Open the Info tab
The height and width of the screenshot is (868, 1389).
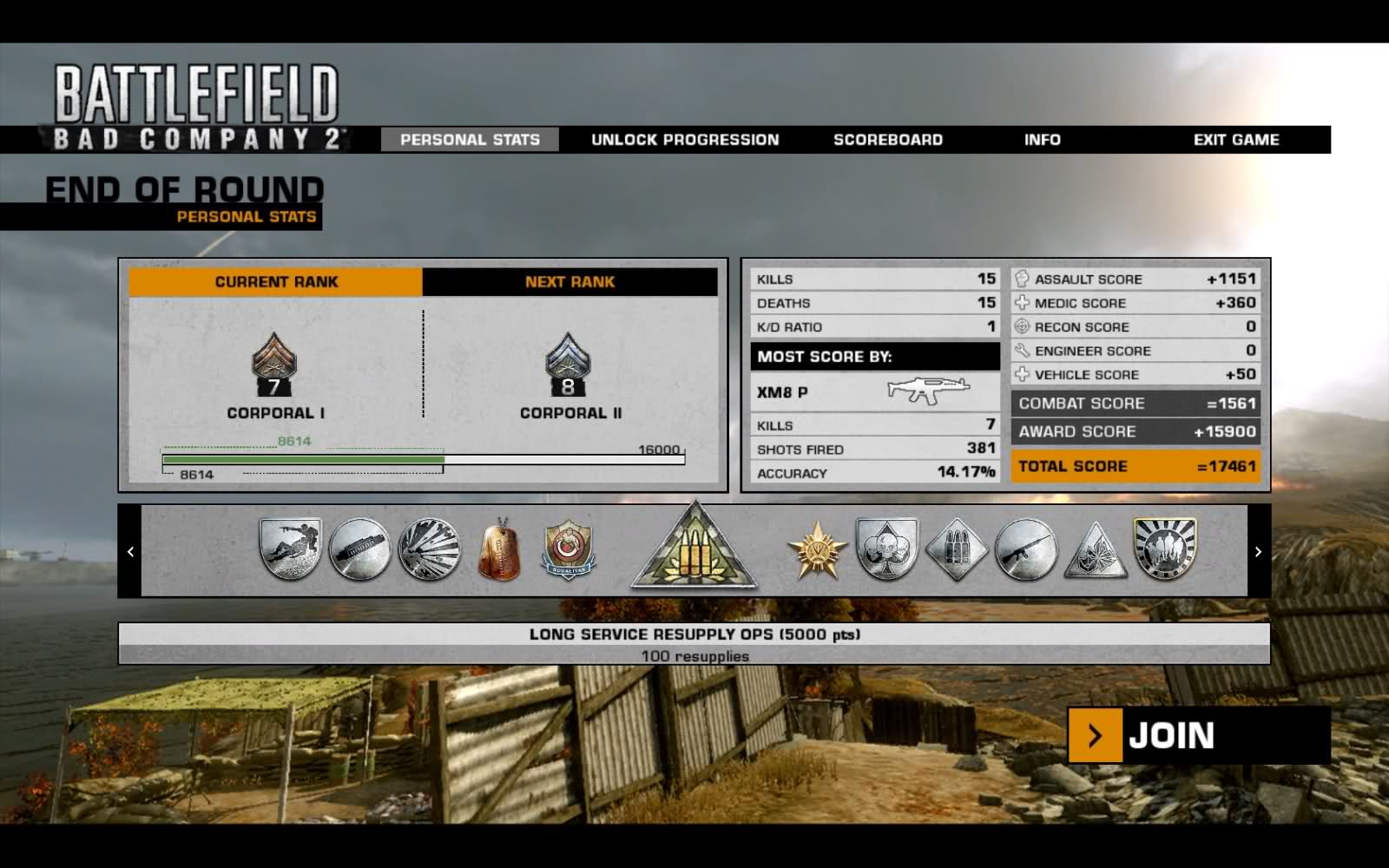tap(1042, 140)
